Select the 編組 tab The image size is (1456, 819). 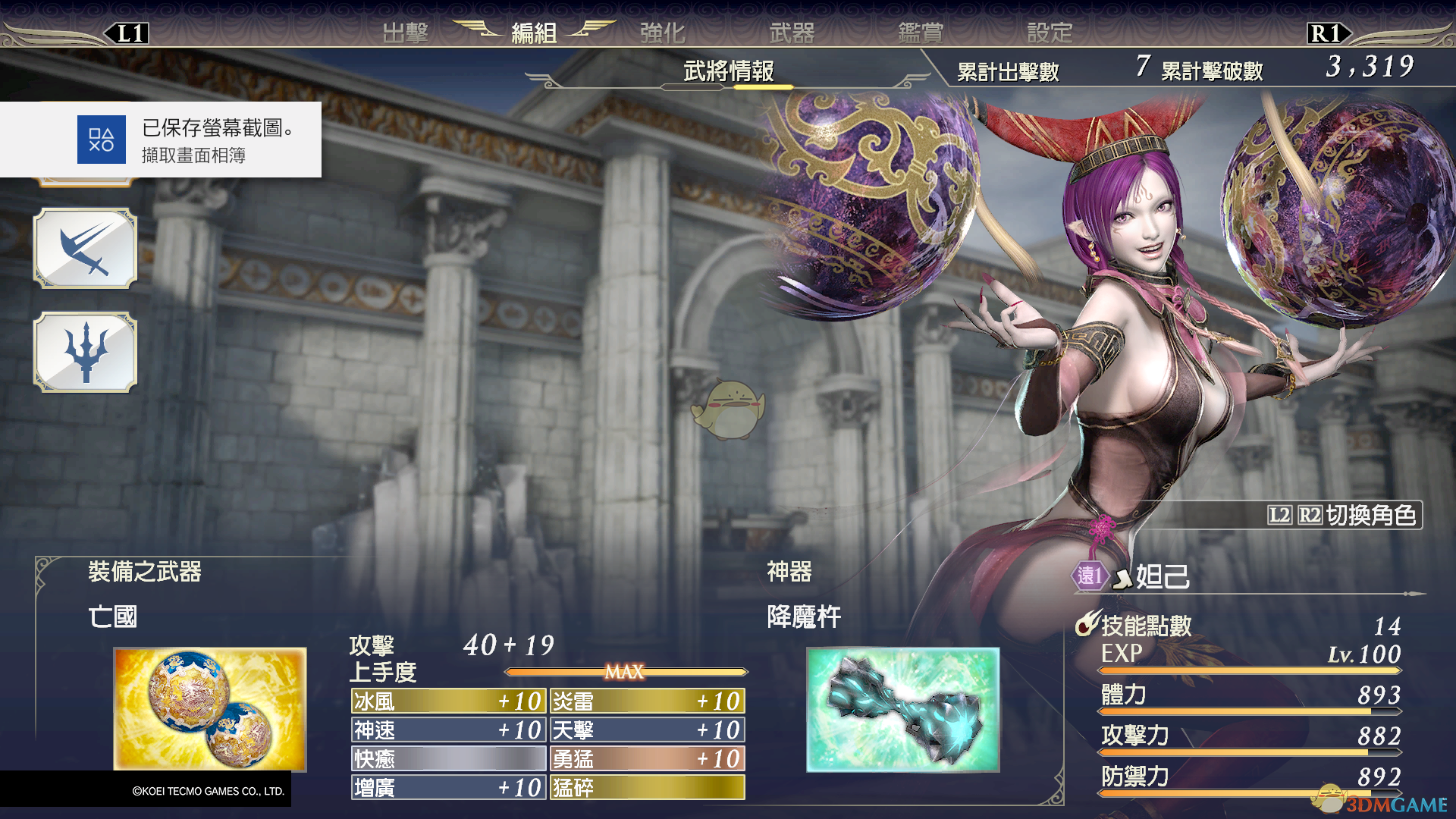(534, 33)
